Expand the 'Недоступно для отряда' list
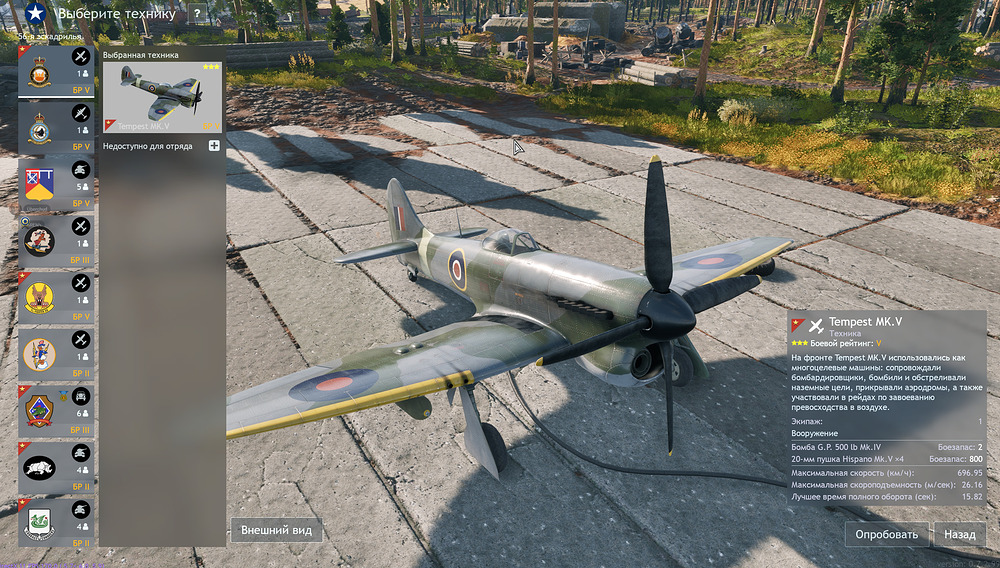Image resolution: width=1000 pixels, height=568 pixels. point(214,146)
